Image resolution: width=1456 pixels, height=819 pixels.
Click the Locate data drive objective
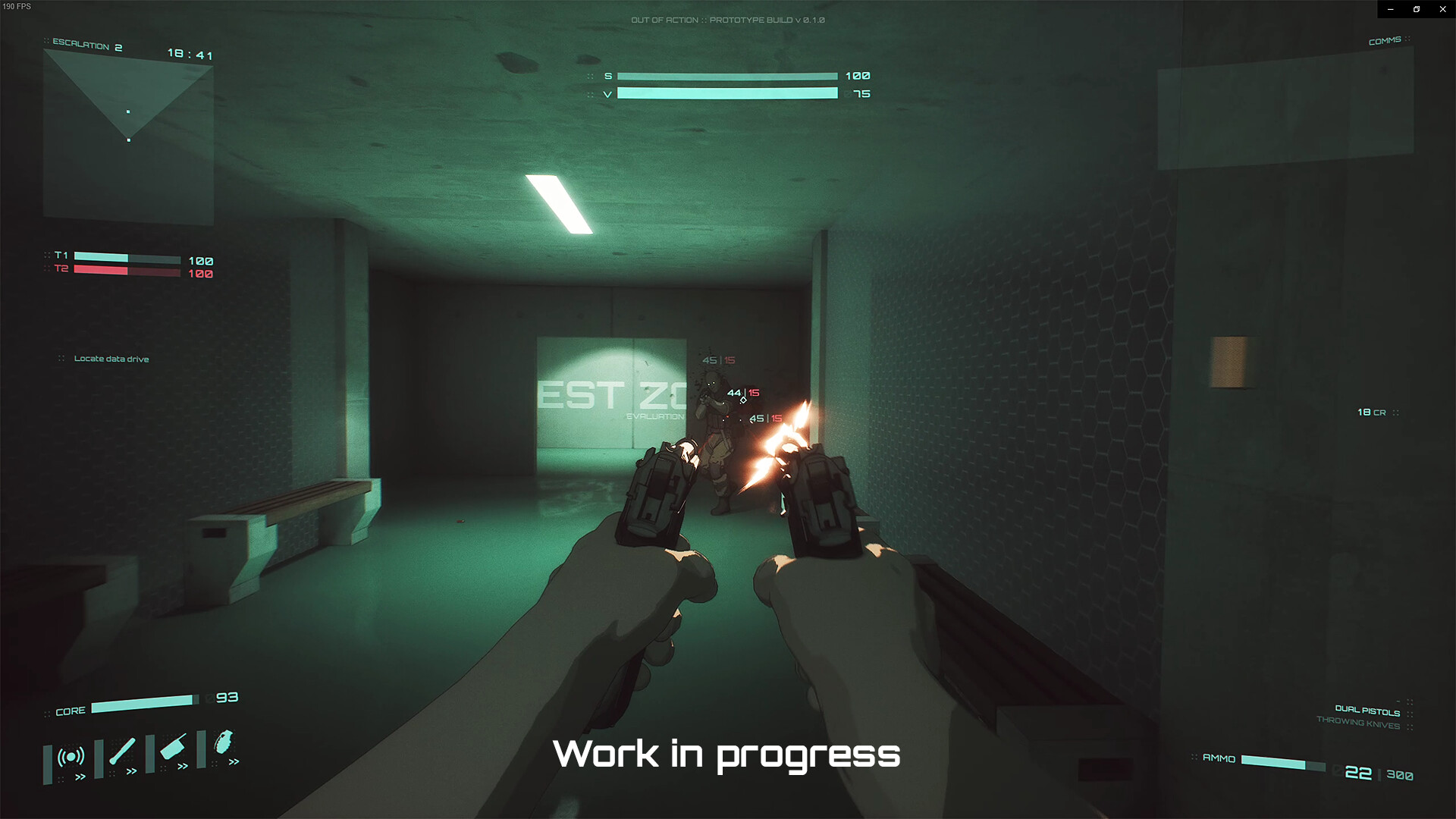[x=111, y=358]
